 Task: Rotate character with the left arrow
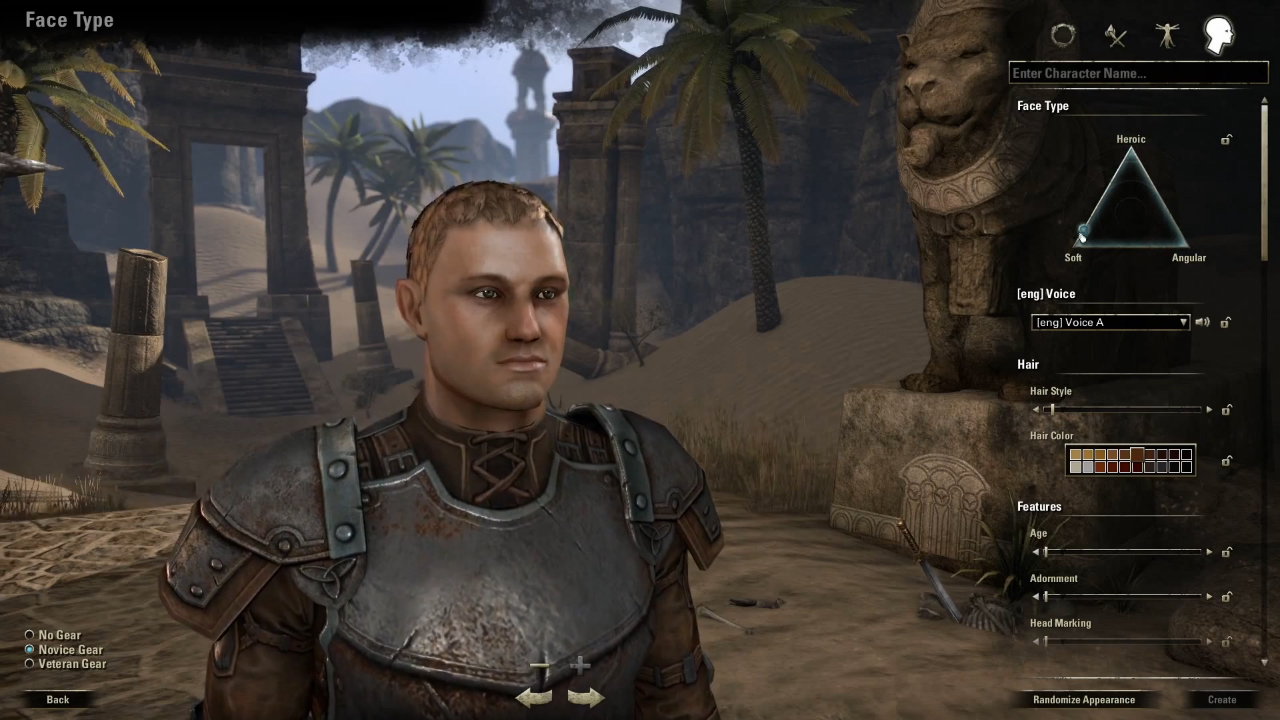(534, 697)
